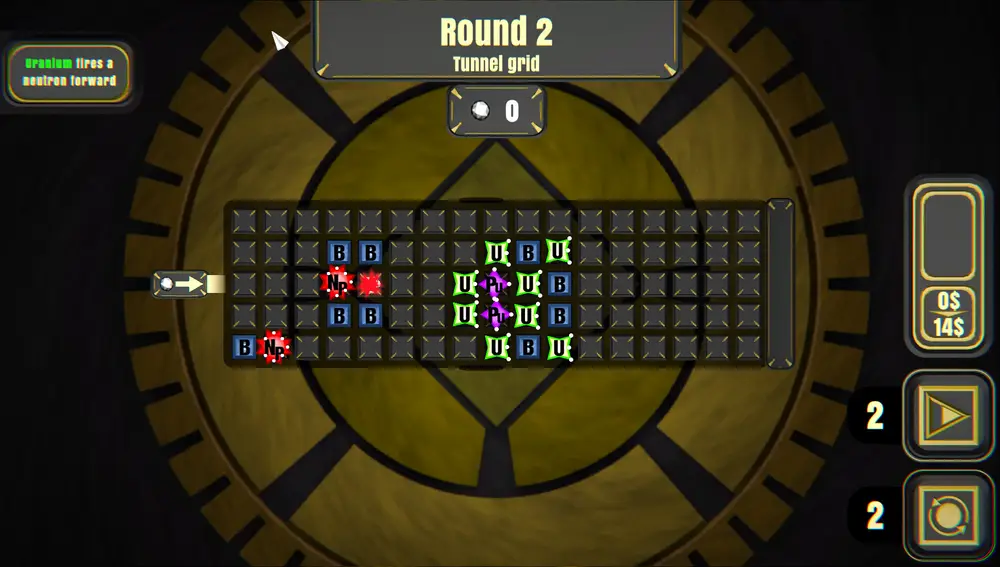This screenshot has height=567, width=1000.
Task: Select the lone B tile beside the Np tile
Action: tap(244, 347)
